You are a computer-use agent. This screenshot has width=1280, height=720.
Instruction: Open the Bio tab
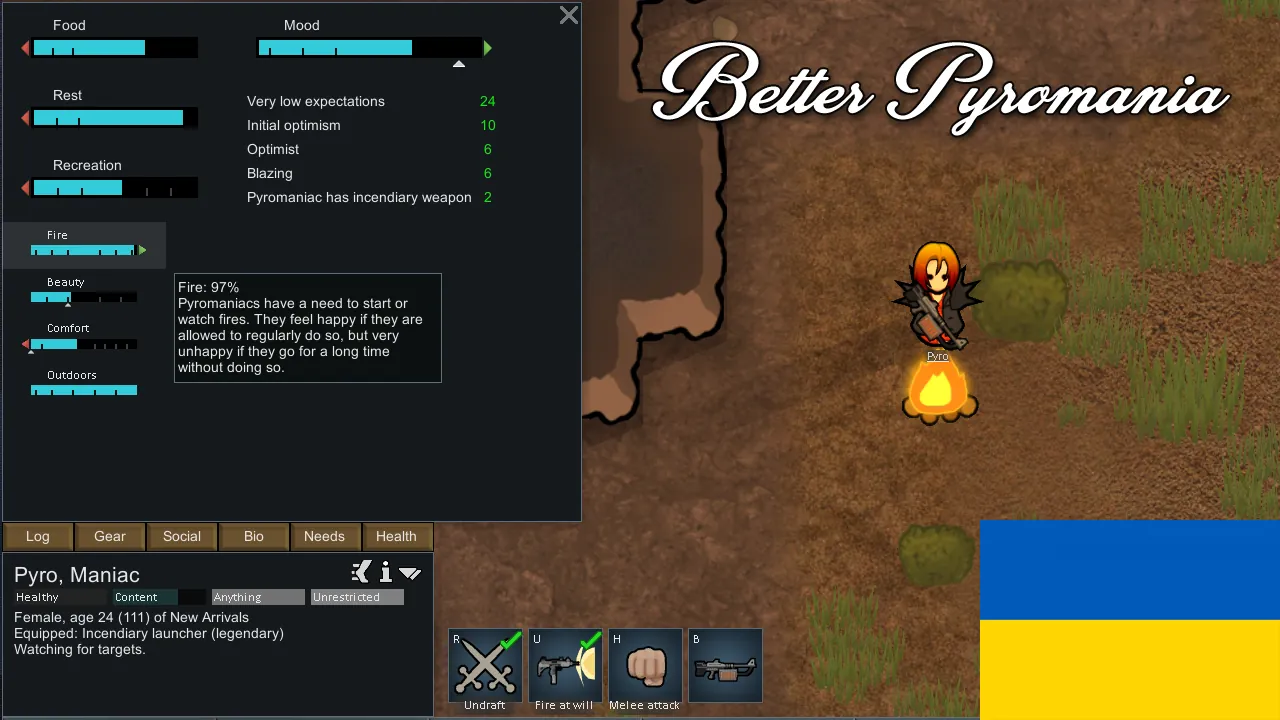pyautogui.click(x=254, y=536)
